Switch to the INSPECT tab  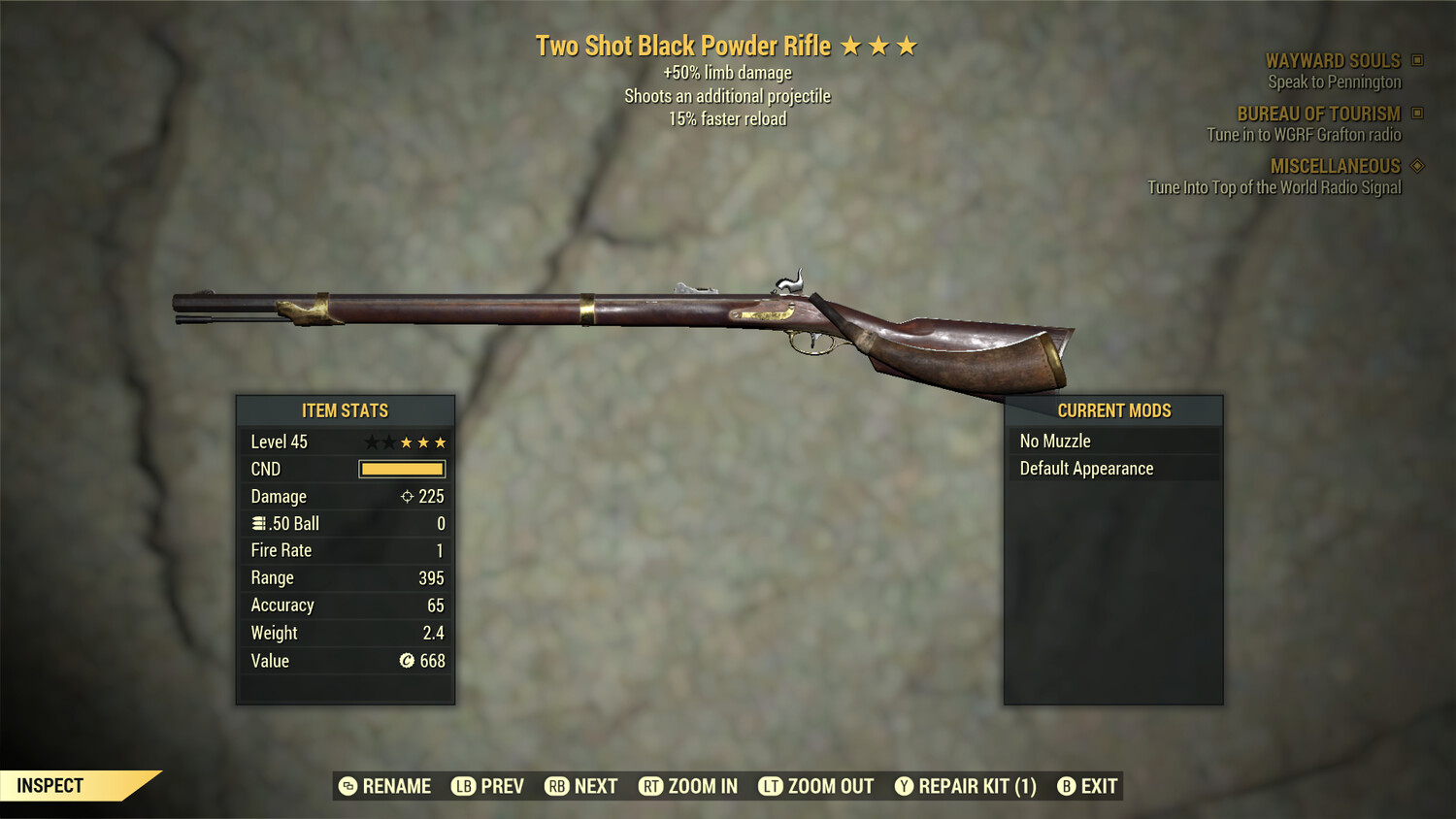click(51, 785)
